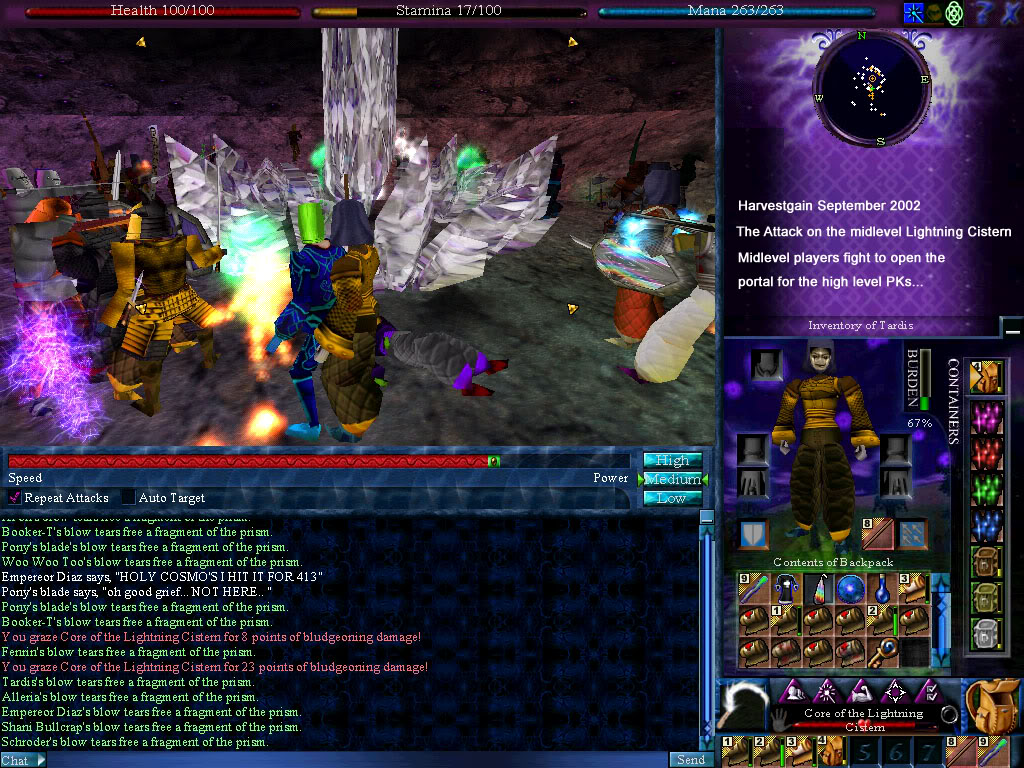Pick the golden key in the backpack
This screenshot has width=1024, height=768.
[882, 651]
